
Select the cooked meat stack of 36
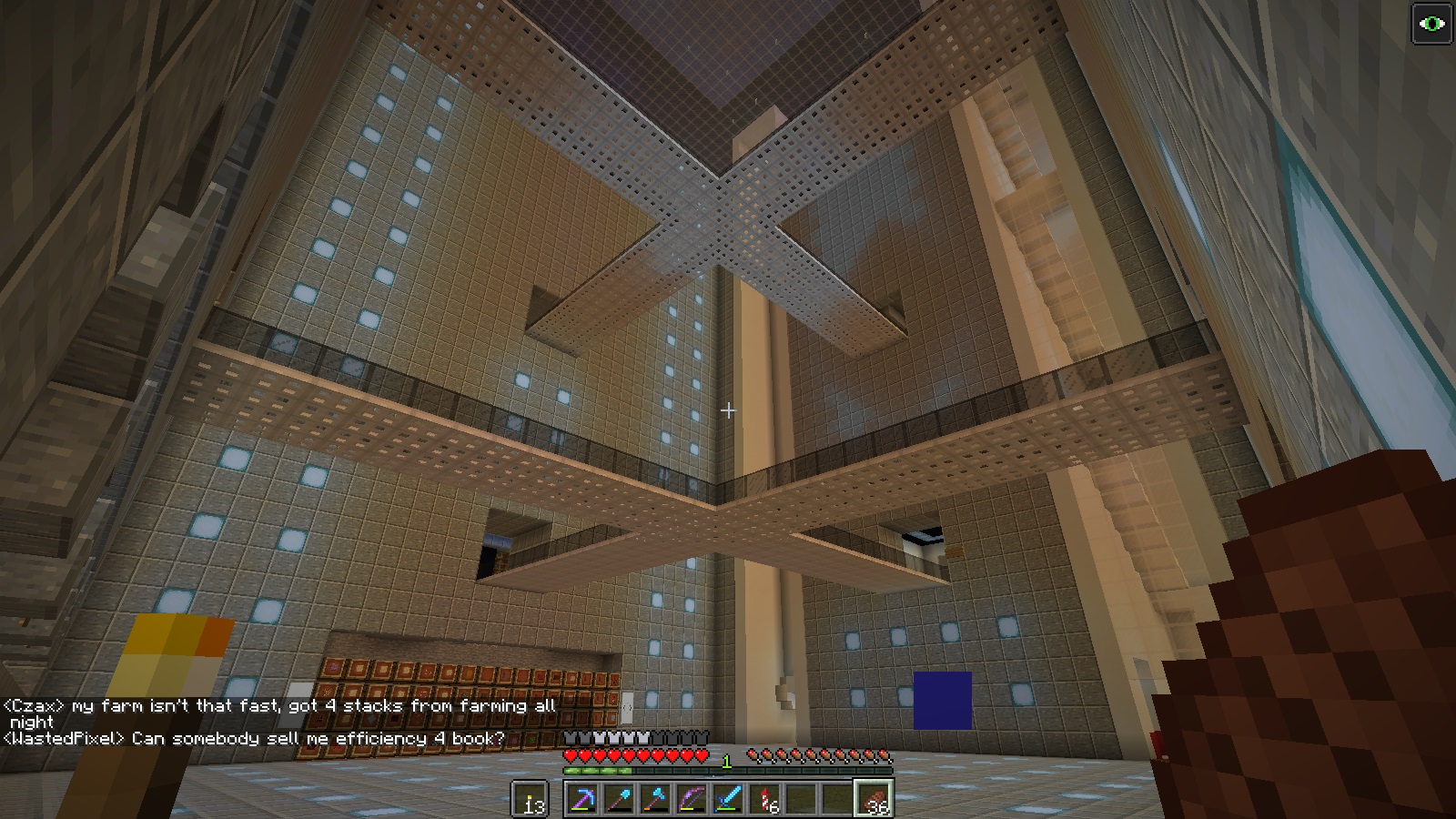point(874,799)
